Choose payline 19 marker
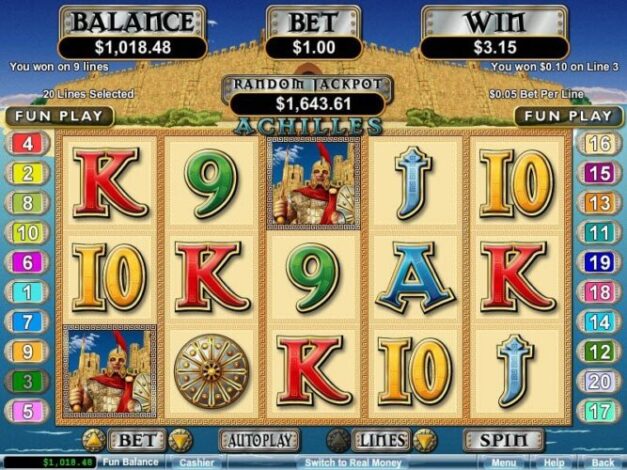The width and height of the screenshot is (627, 470). coord(599,263)
